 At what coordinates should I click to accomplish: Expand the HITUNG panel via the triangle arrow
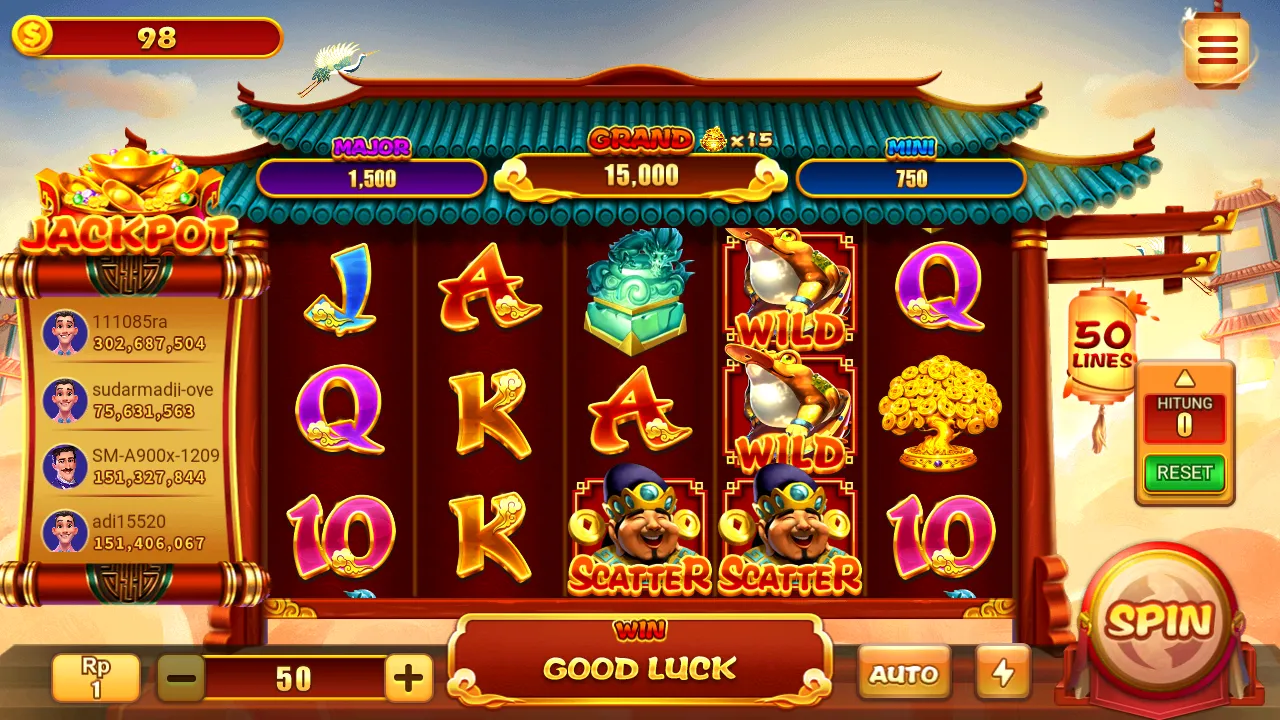(x=1184, y=378)
